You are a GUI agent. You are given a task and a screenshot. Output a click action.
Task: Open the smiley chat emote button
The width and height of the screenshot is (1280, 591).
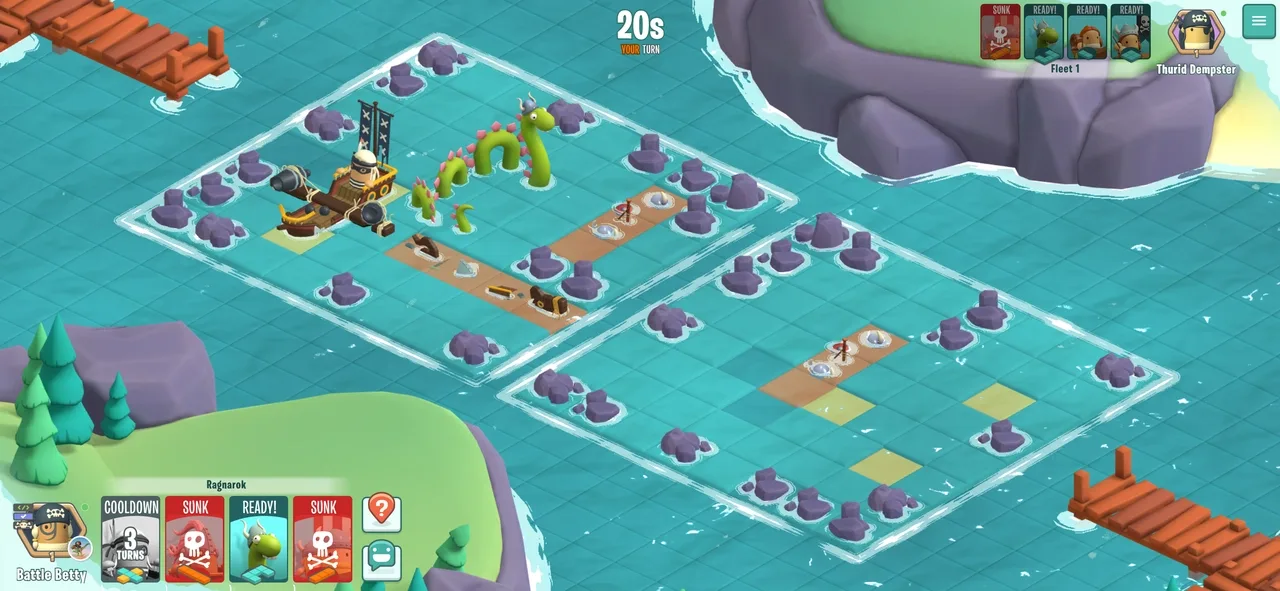point(381,560)
